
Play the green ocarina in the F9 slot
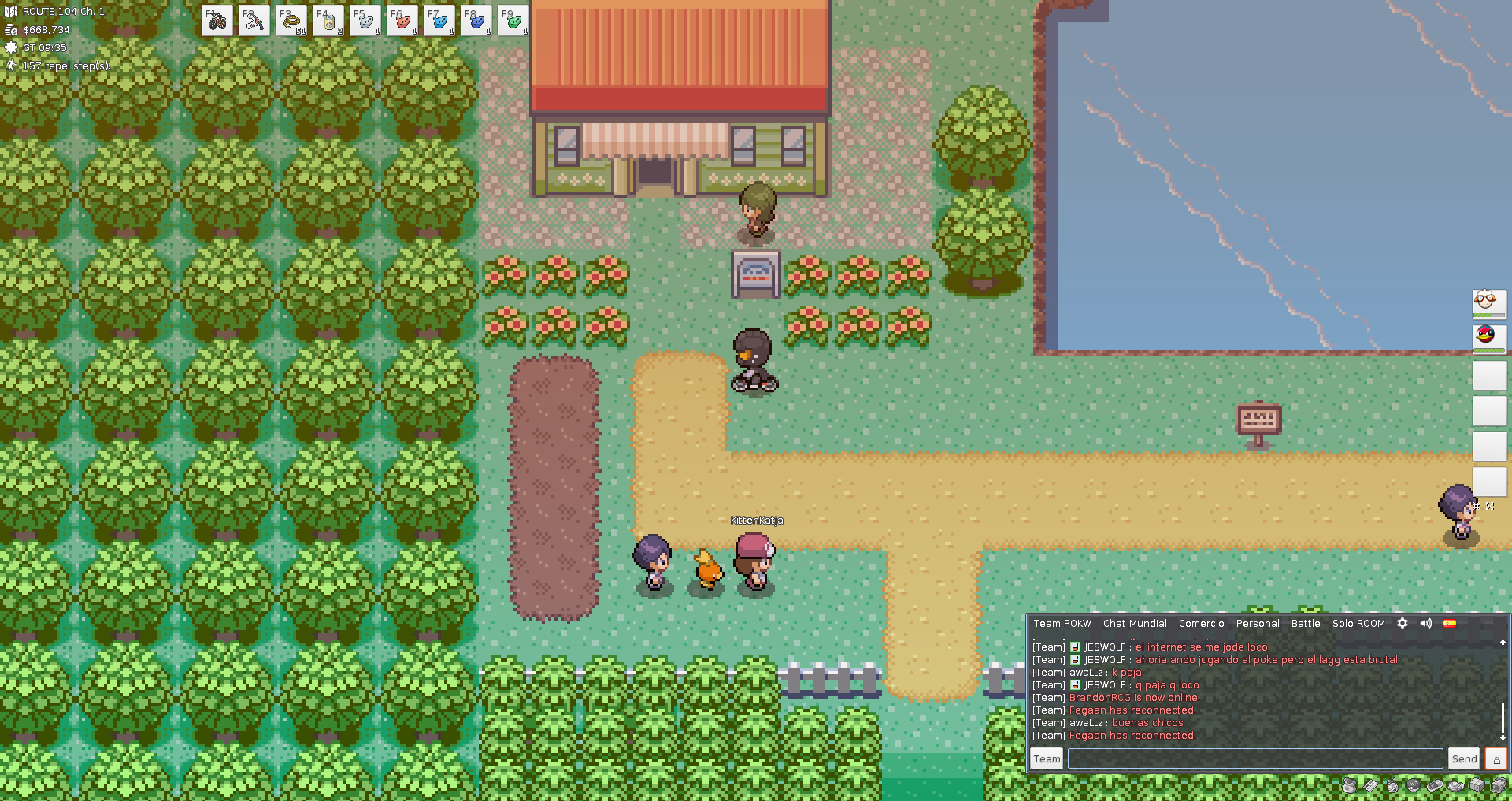point(513,20)
